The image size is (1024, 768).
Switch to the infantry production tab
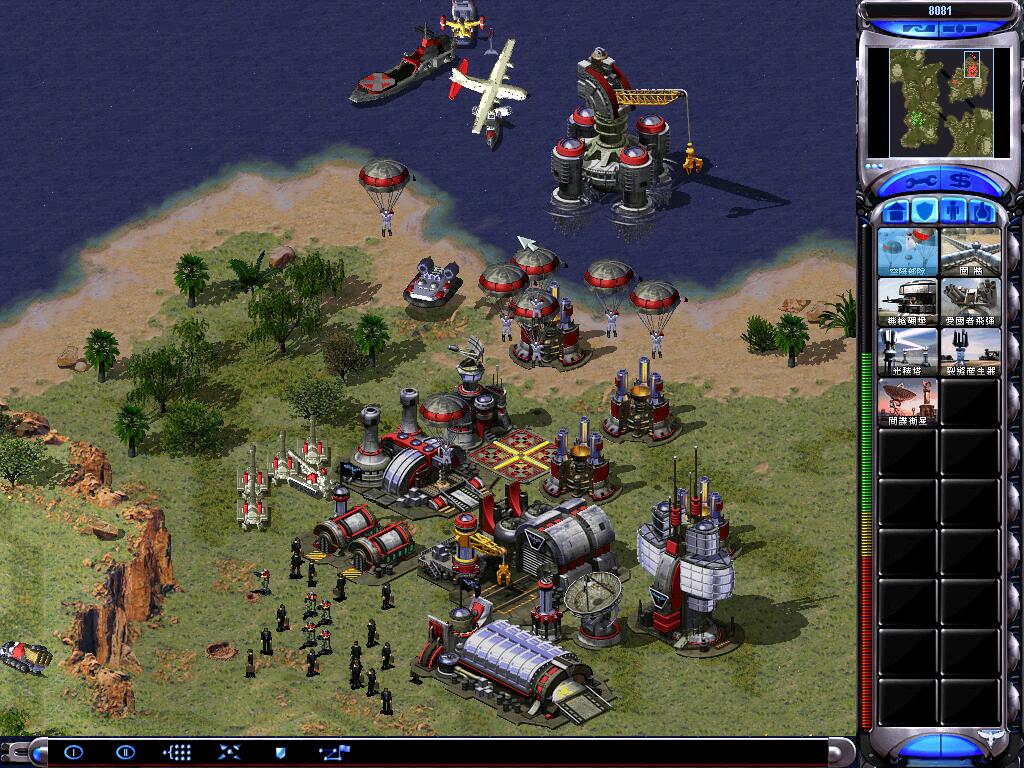[954, 212]
